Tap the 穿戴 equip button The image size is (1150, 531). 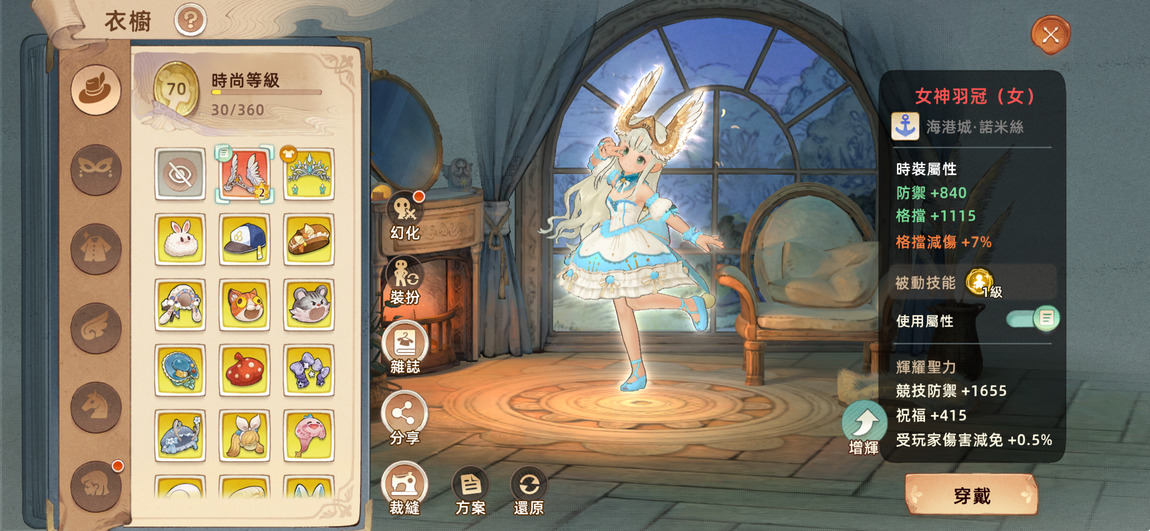point(970,495)
